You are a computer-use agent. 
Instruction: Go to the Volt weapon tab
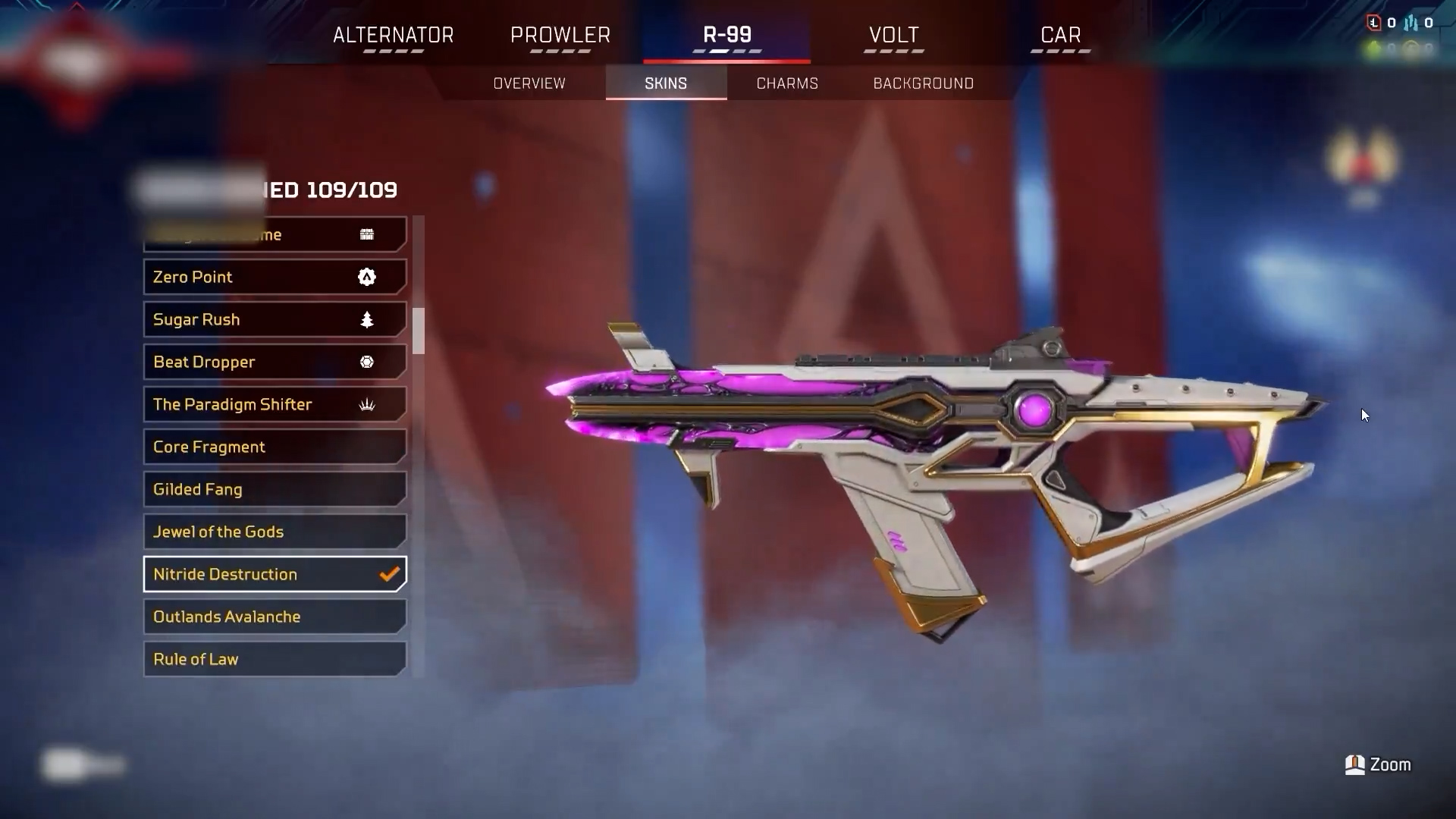click(893, 36)
